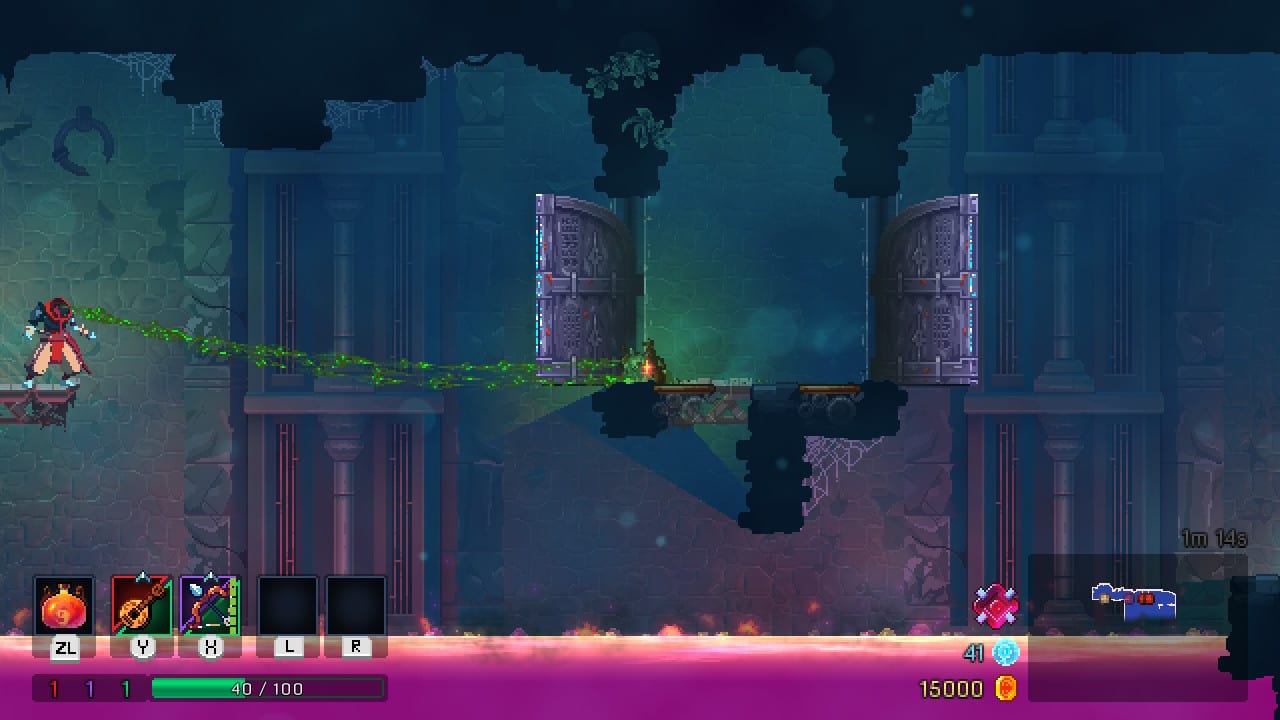Image resolution: width=1280 pixels, height=720 pixels.
Task: Click the cell count number 41
Action: (976, 650)
